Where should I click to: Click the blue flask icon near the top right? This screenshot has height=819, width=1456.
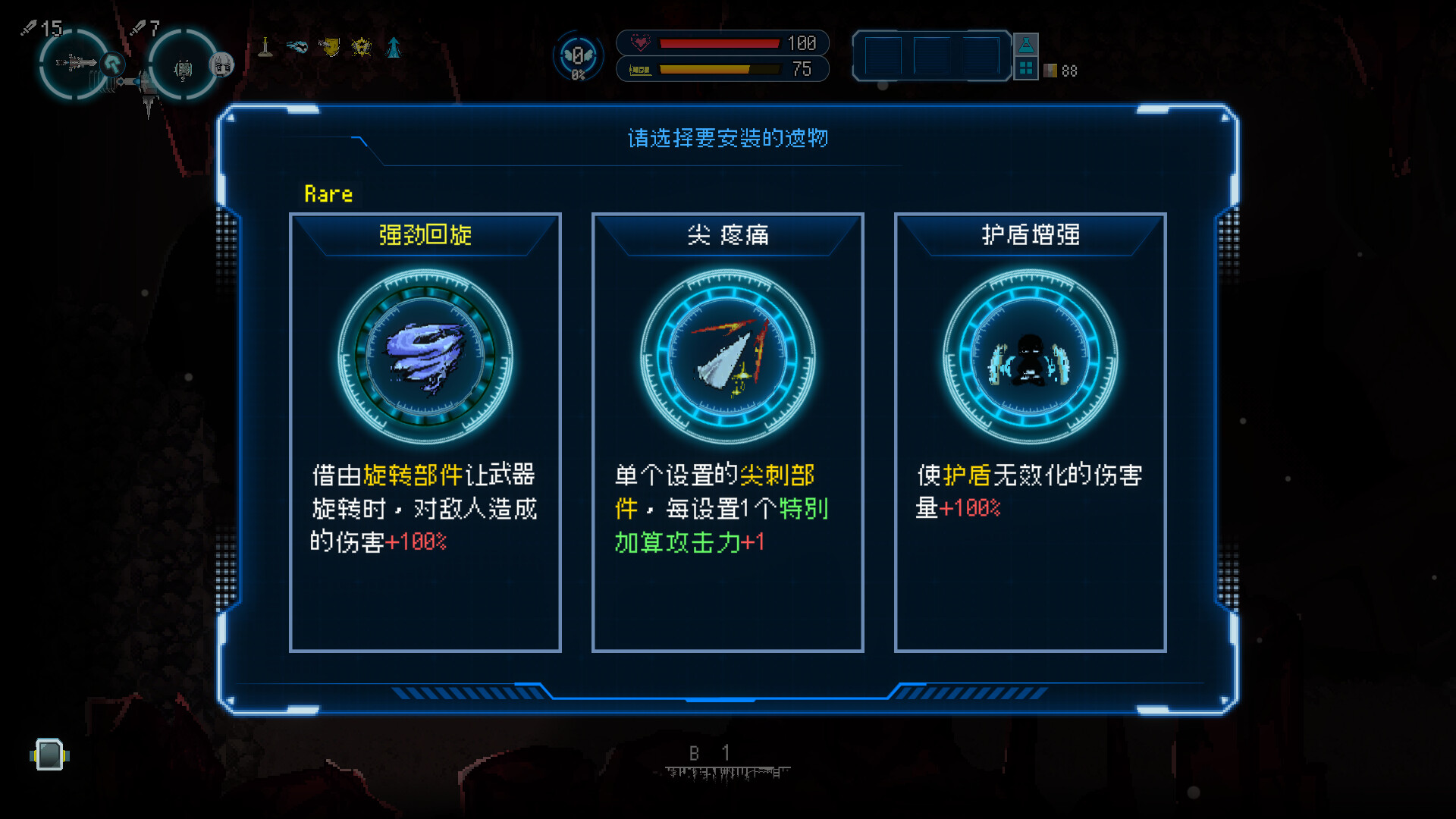[x=1026, y=45]
